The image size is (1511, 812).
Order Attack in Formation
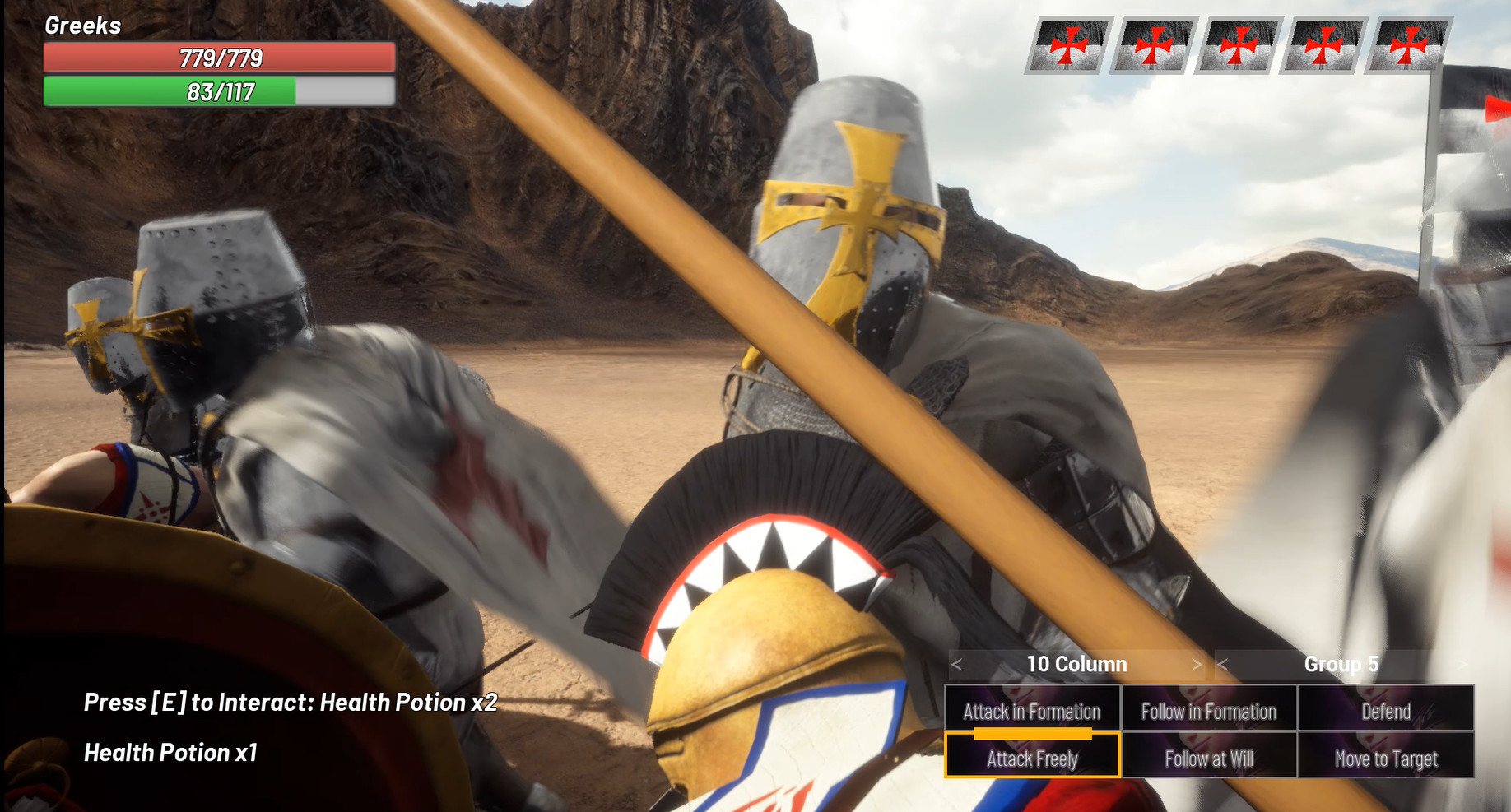(1032, 712)
